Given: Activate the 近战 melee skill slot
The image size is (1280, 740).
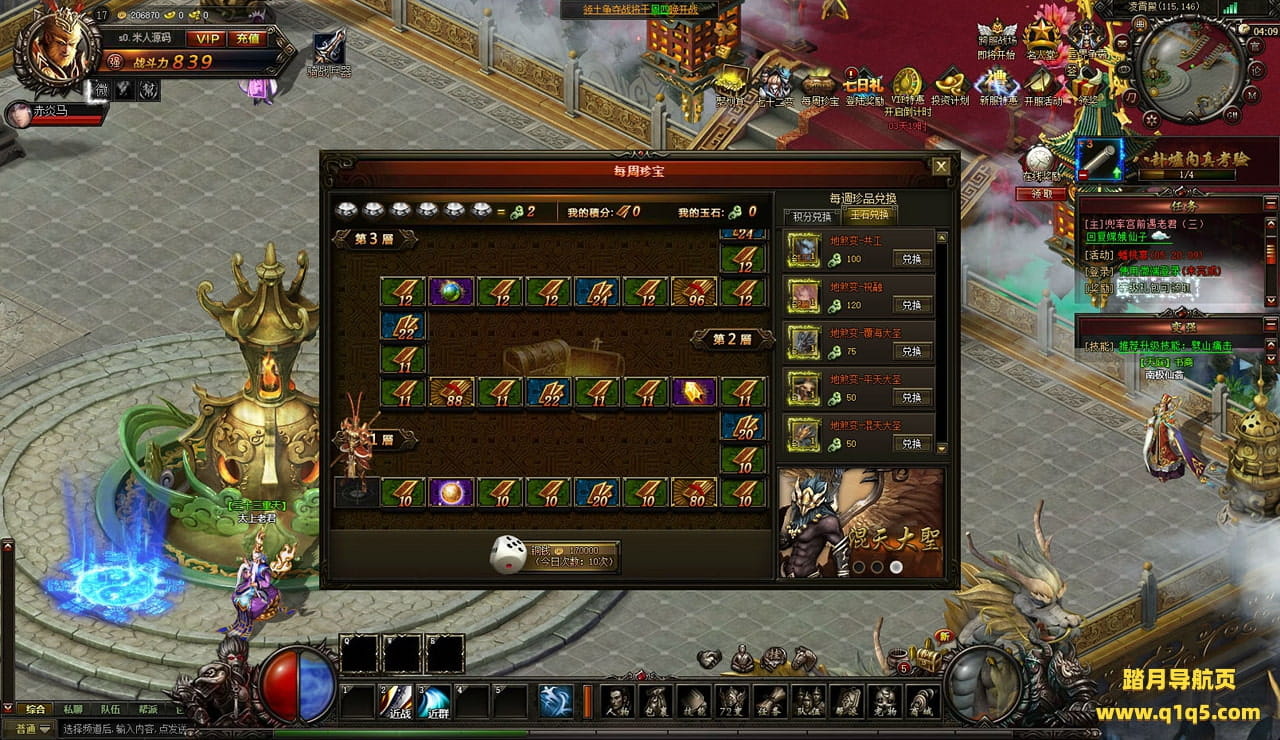Looking at the screenshot, I should coord(399,701).
